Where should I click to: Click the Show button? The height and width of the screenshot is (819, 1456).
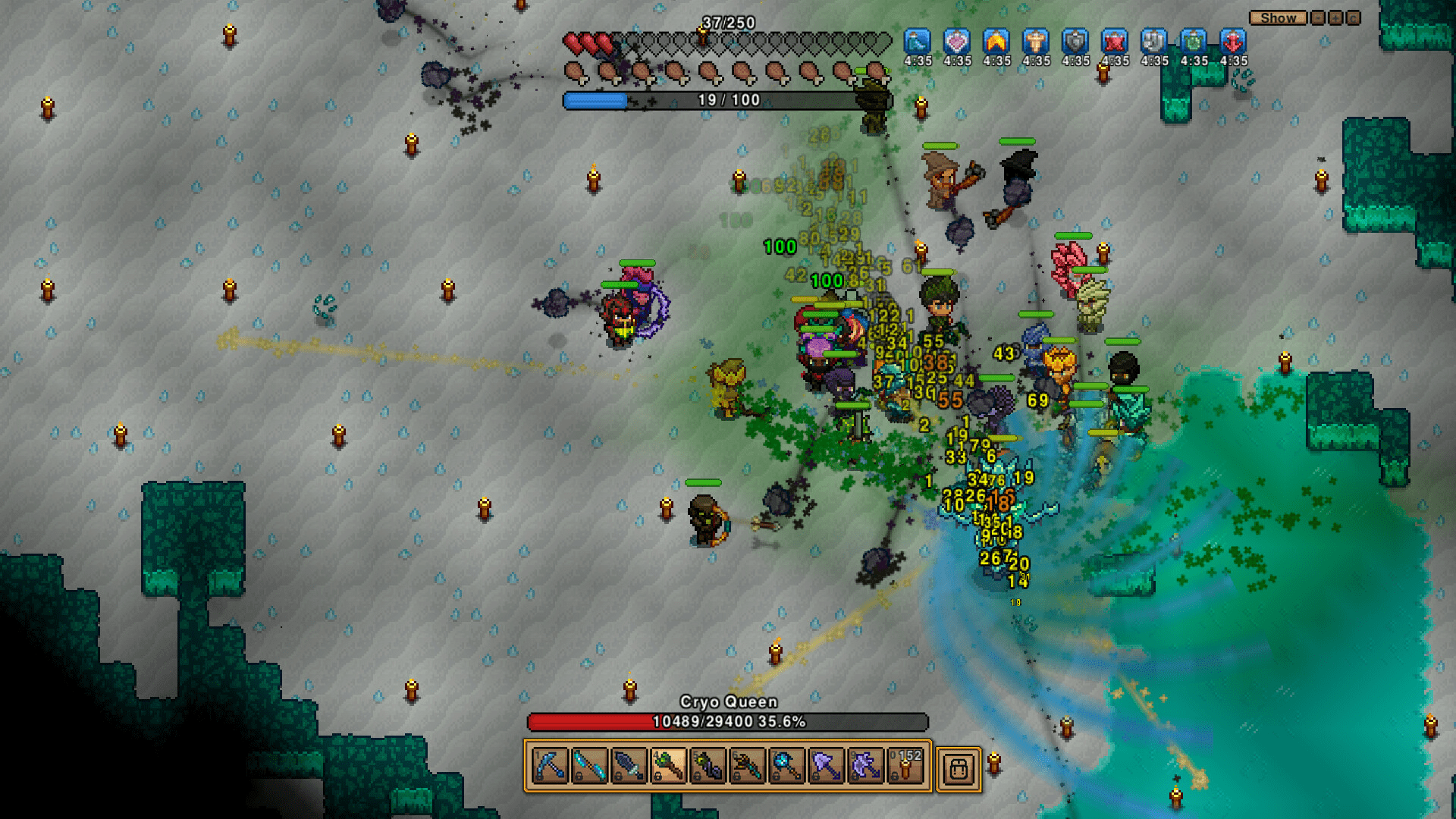tap(1279, 17)
